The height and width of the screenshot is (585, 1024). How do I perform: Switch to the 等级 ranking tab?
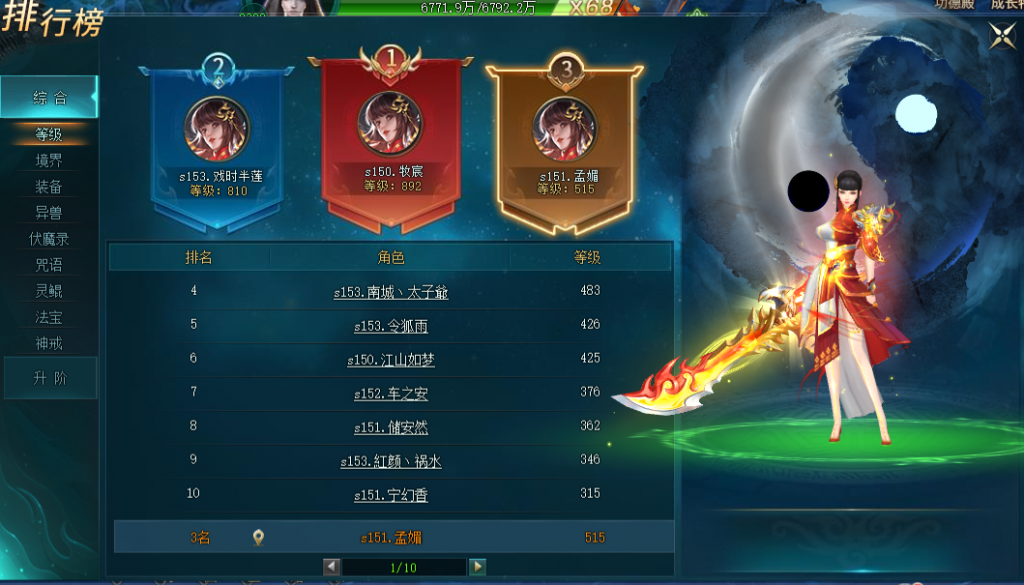pyautogui.click(x=49, y=134)
